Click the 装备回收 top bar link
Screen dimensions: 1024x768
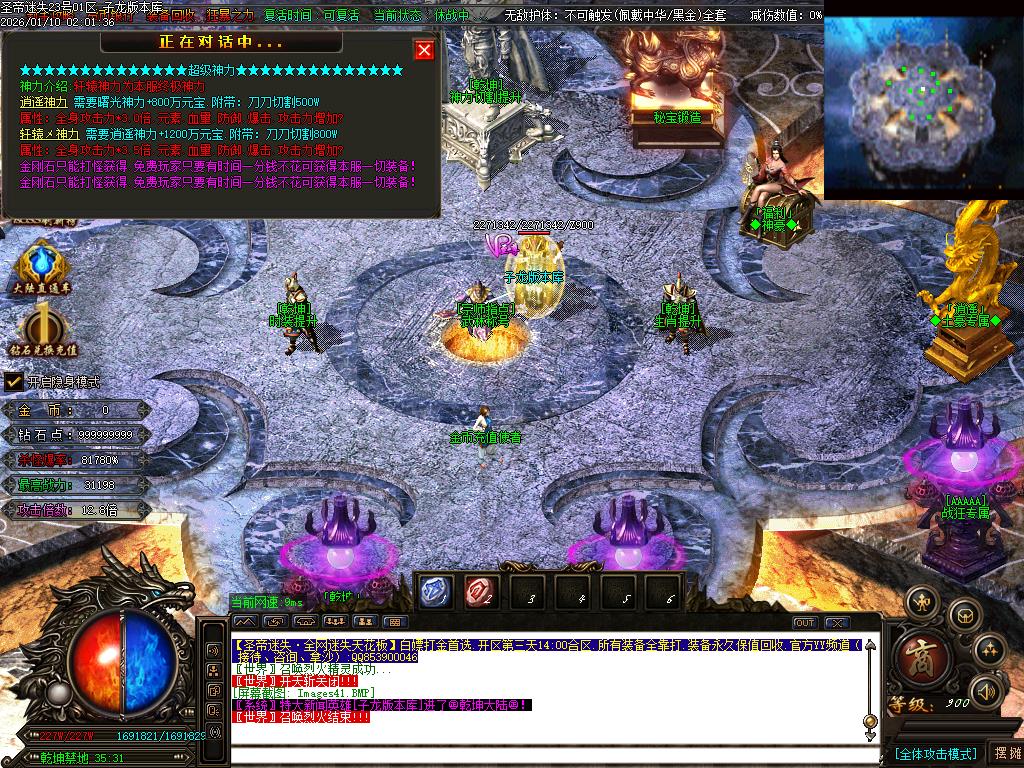171,16
